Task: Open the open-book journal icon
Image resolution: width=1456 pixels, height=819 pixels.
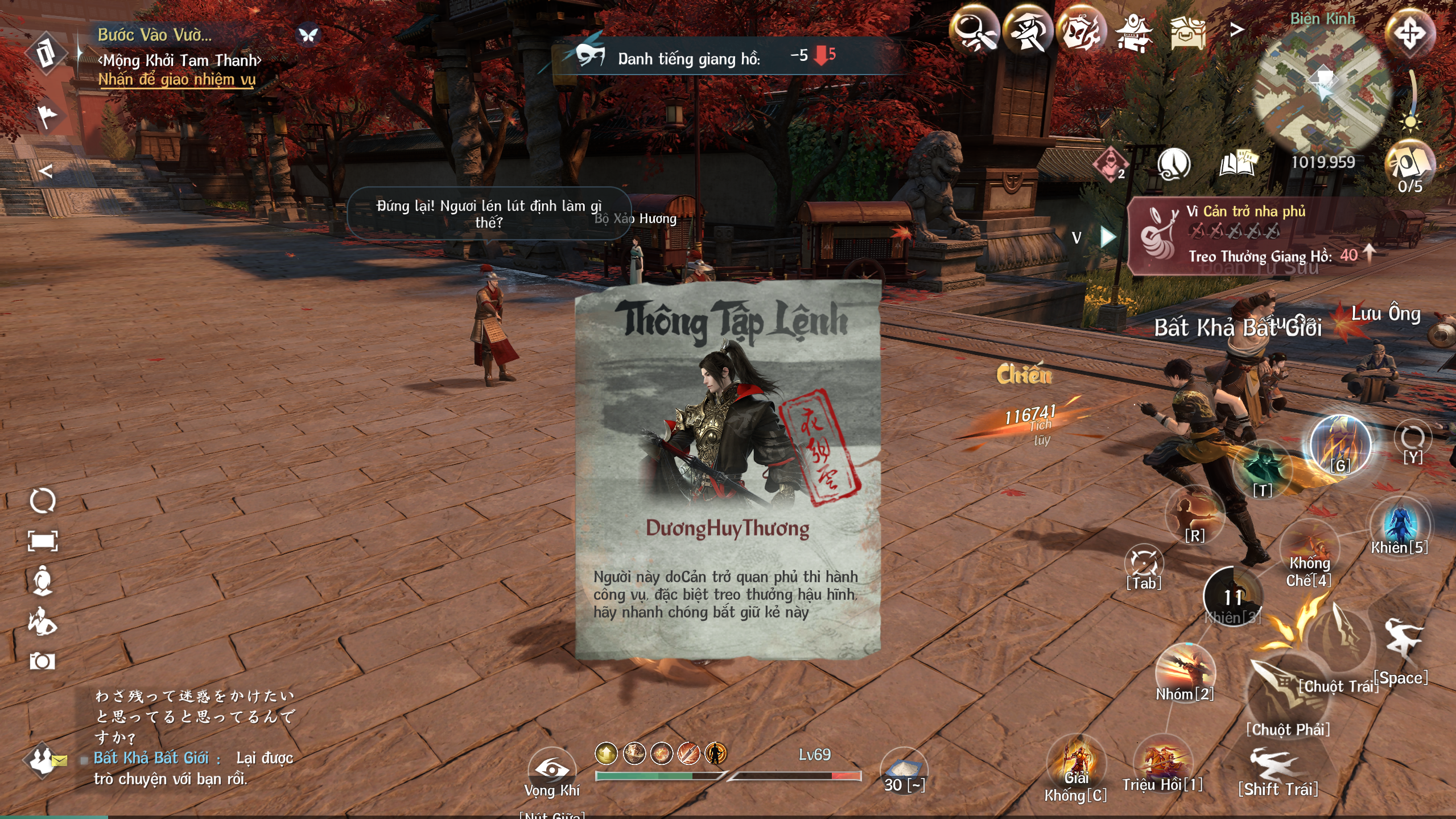Action: 1238,164
